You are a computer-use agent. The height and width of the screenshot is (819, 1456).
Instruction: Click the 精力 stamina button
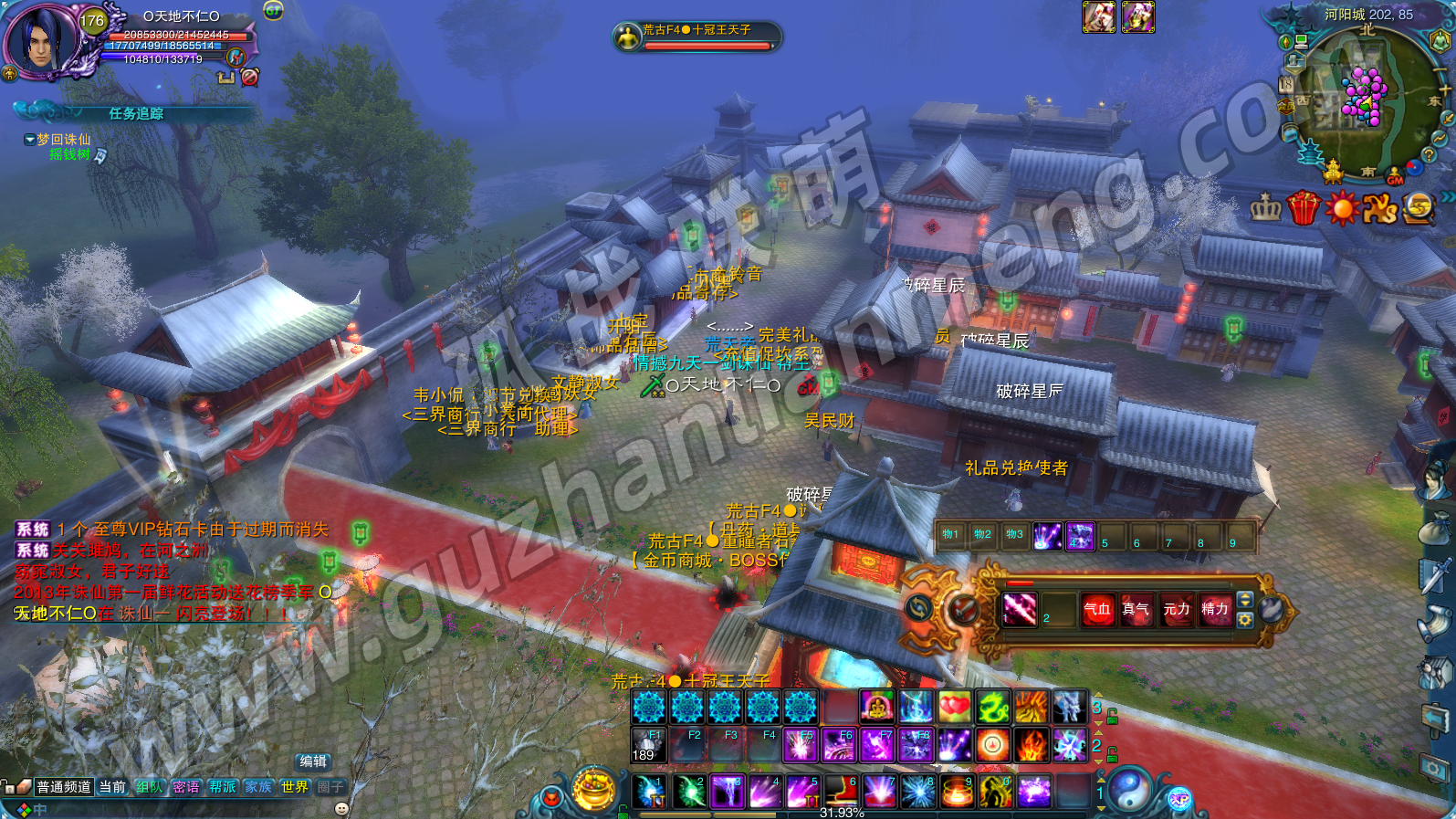point(1214,609)
